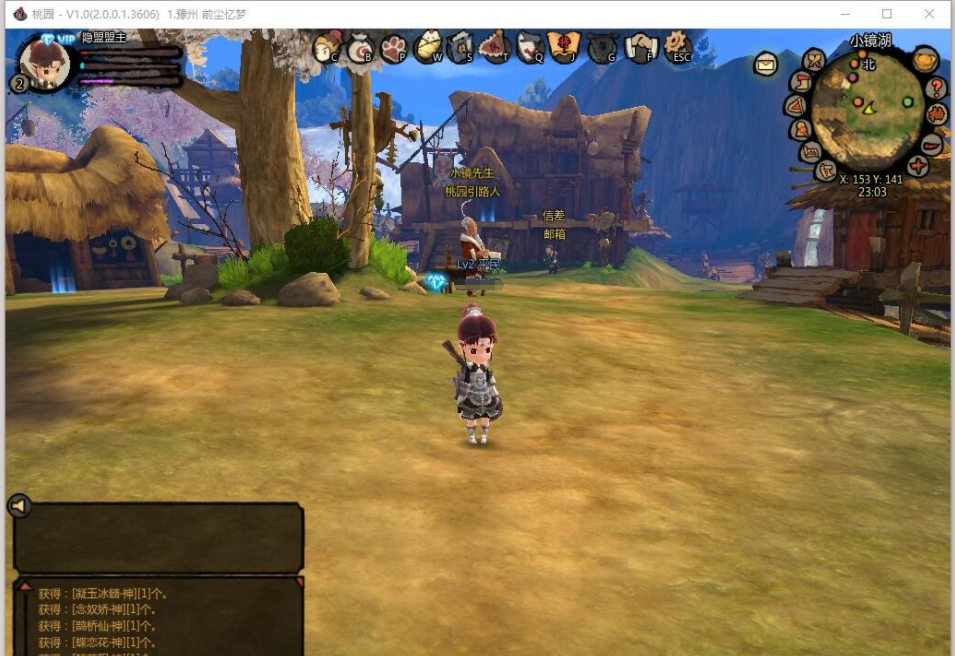Open the red flag icon (T)
Viewport: 955px width, 656px height.
494,46
